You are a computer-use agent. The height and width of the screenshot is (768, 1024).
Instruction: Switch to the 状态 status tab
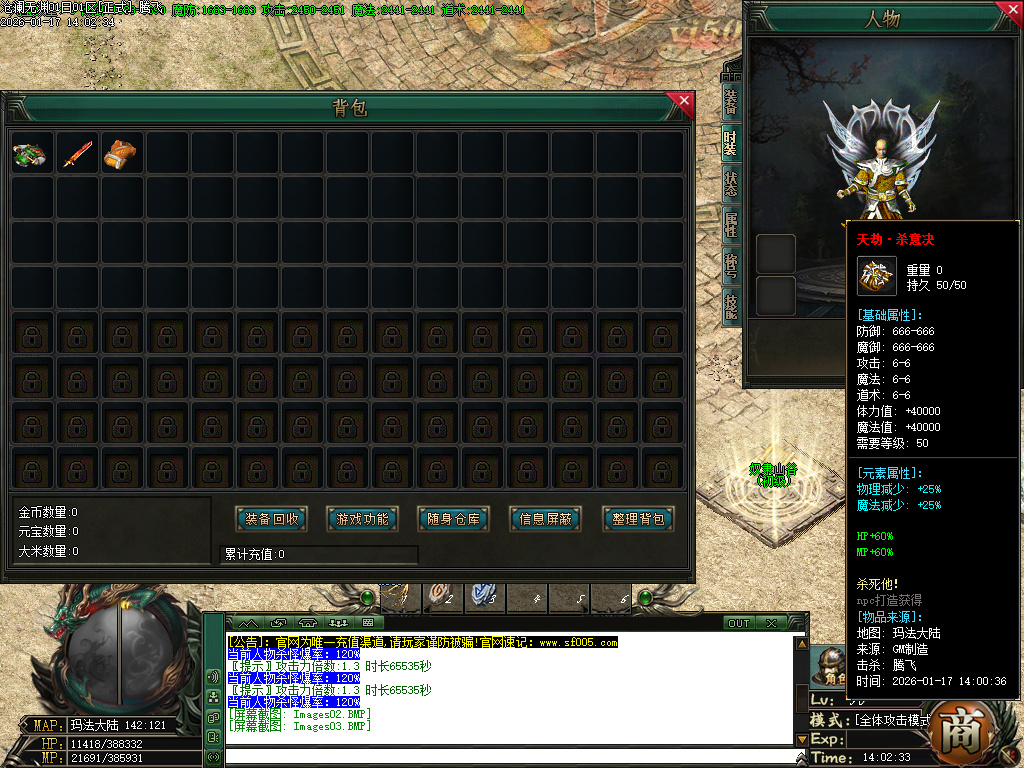[732, 186]
